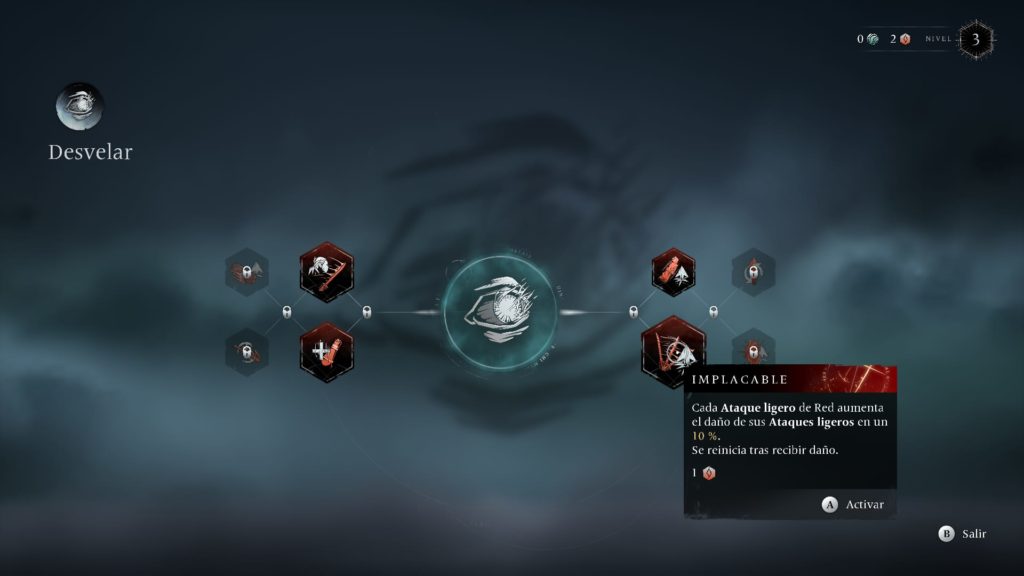This screenshot has width=1024, height=576.
Task: Open the Desvelar eye emblem
Action: pos(80,107)
